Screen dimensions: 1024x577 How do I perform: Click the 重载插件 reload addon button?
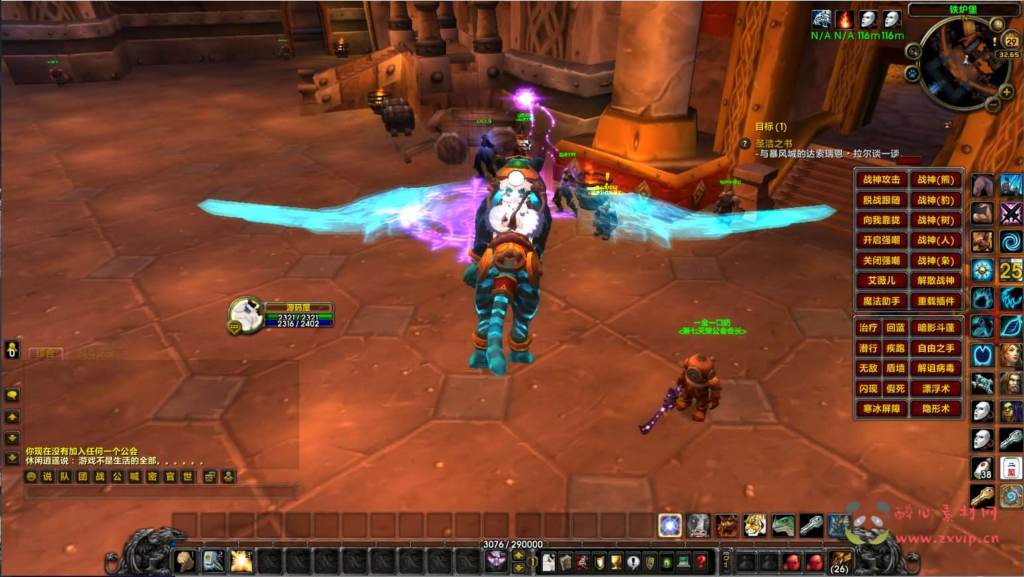pos(937,300)
